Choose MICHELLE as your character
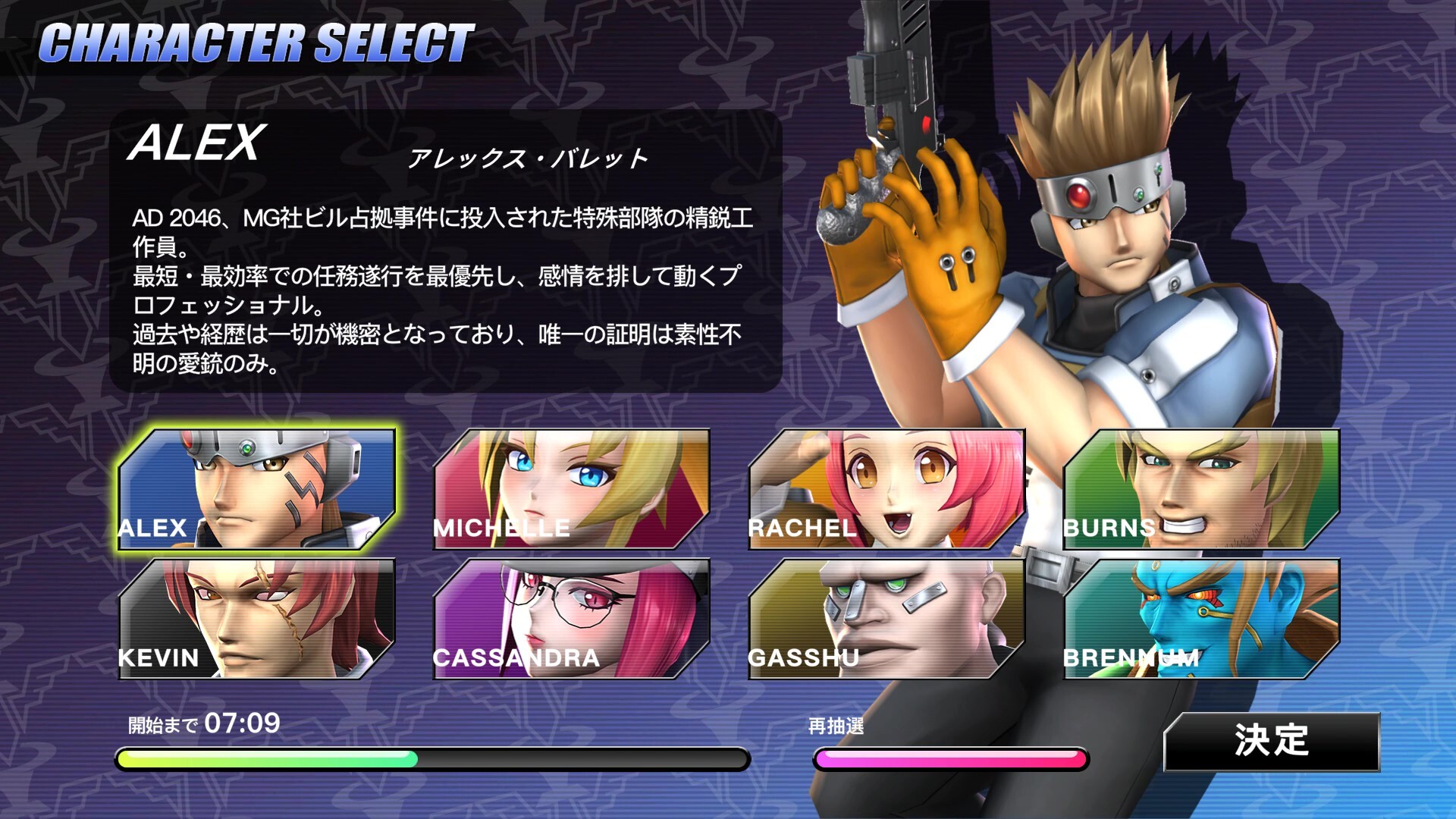Viewport: 1456px width, 819px height. (x=571, y=489)
